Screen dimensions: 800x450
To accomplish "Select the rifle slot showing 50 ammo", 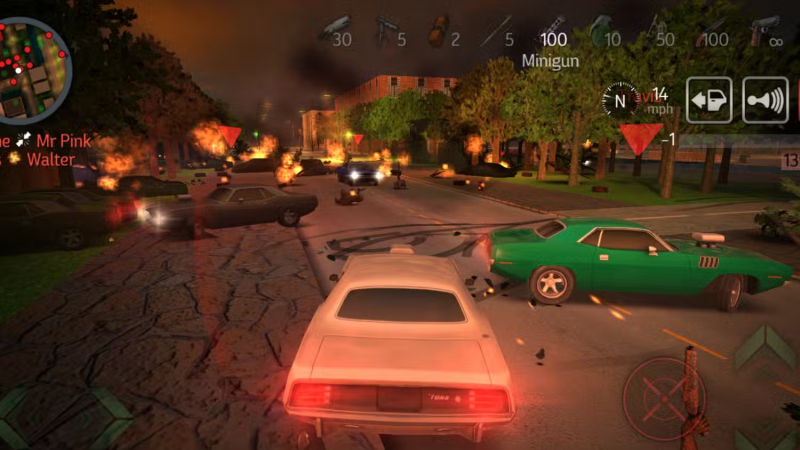I will (x=659, y=30).
